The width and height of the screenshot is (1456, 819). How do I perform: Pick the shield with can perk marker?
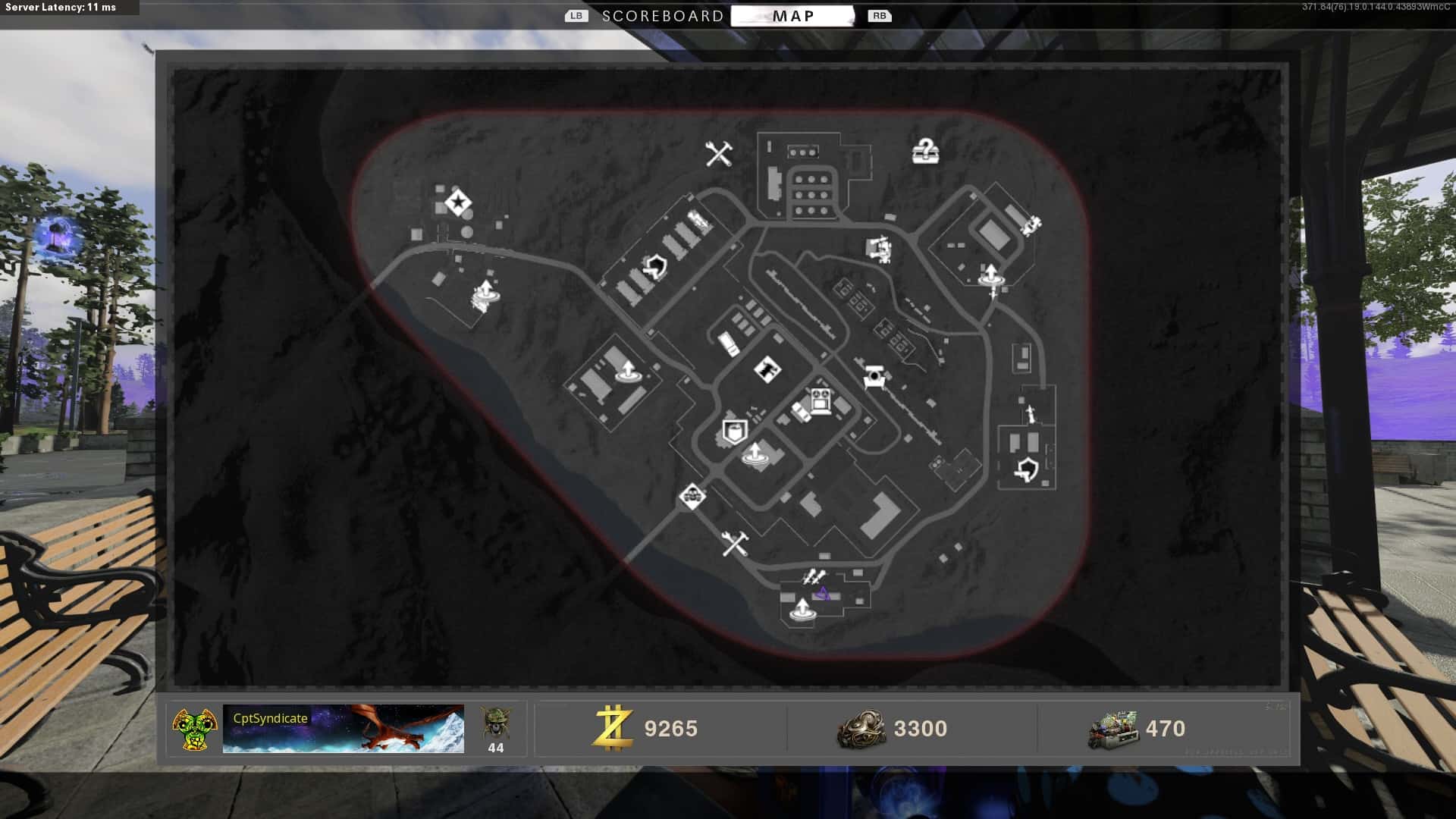[733, 432]
